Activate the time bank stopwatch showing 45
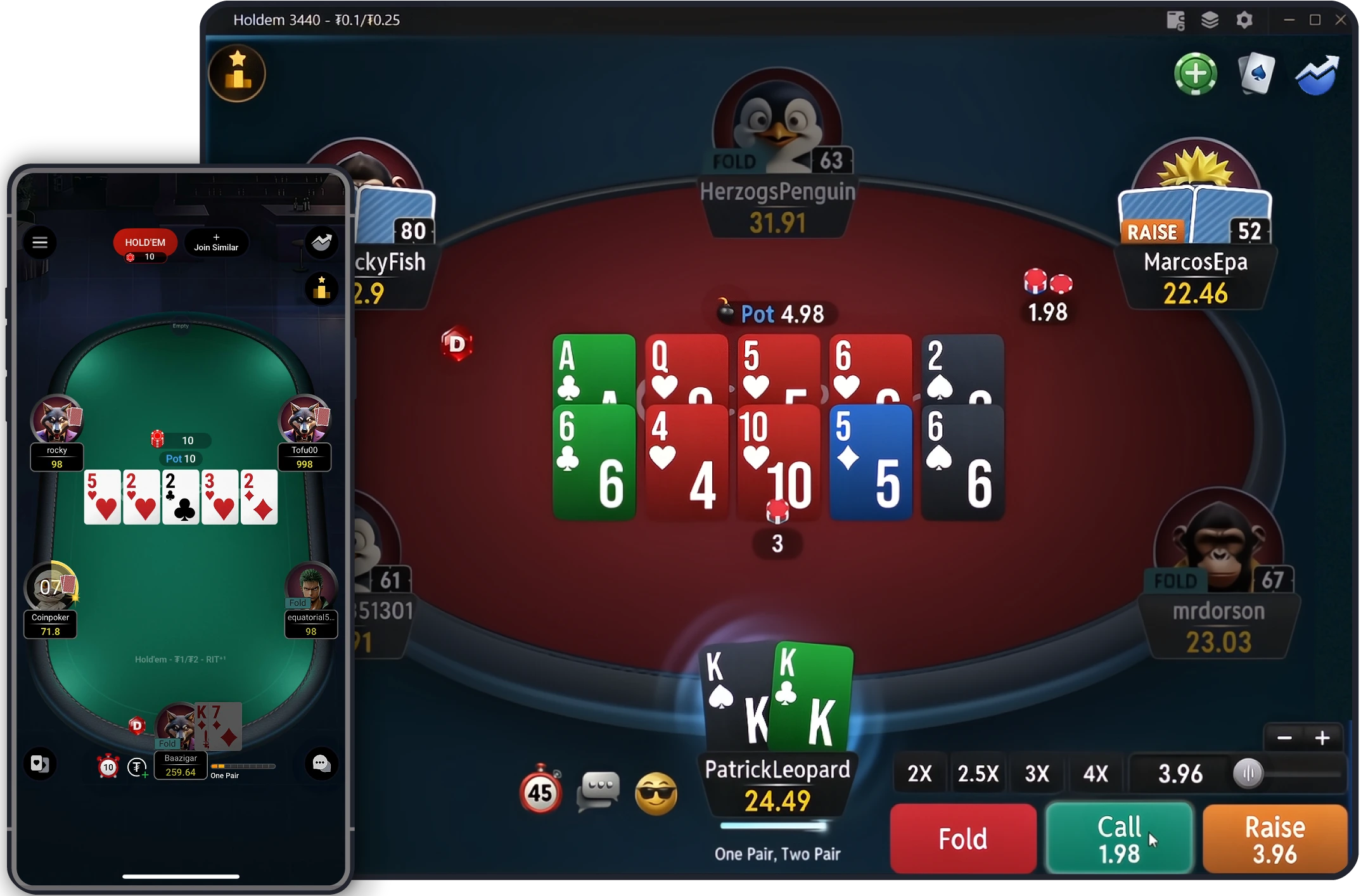 (x=540, y=791)
